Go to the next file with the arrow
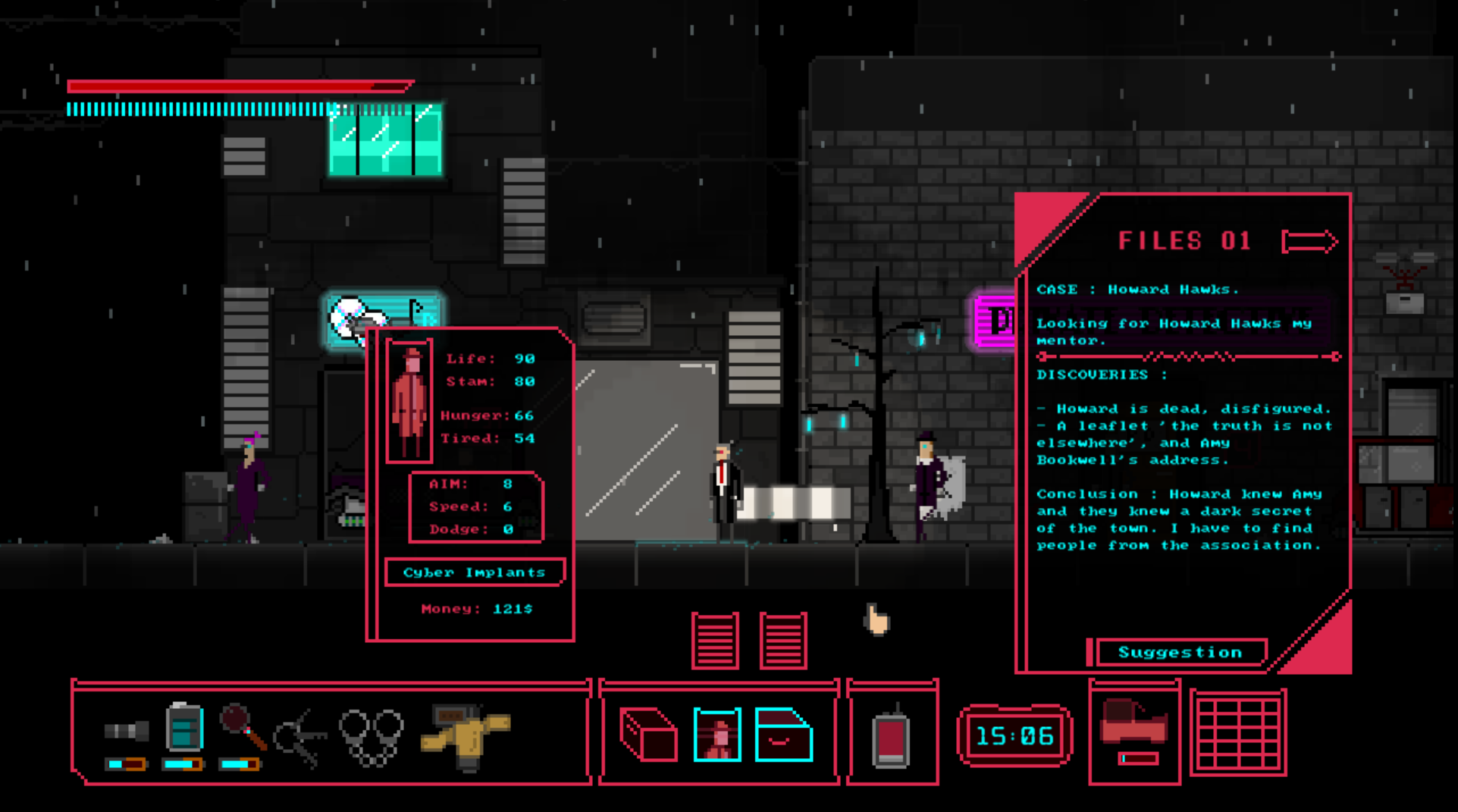The width and height of the screenshot is (1458, 812). (x=1309, y=242)
